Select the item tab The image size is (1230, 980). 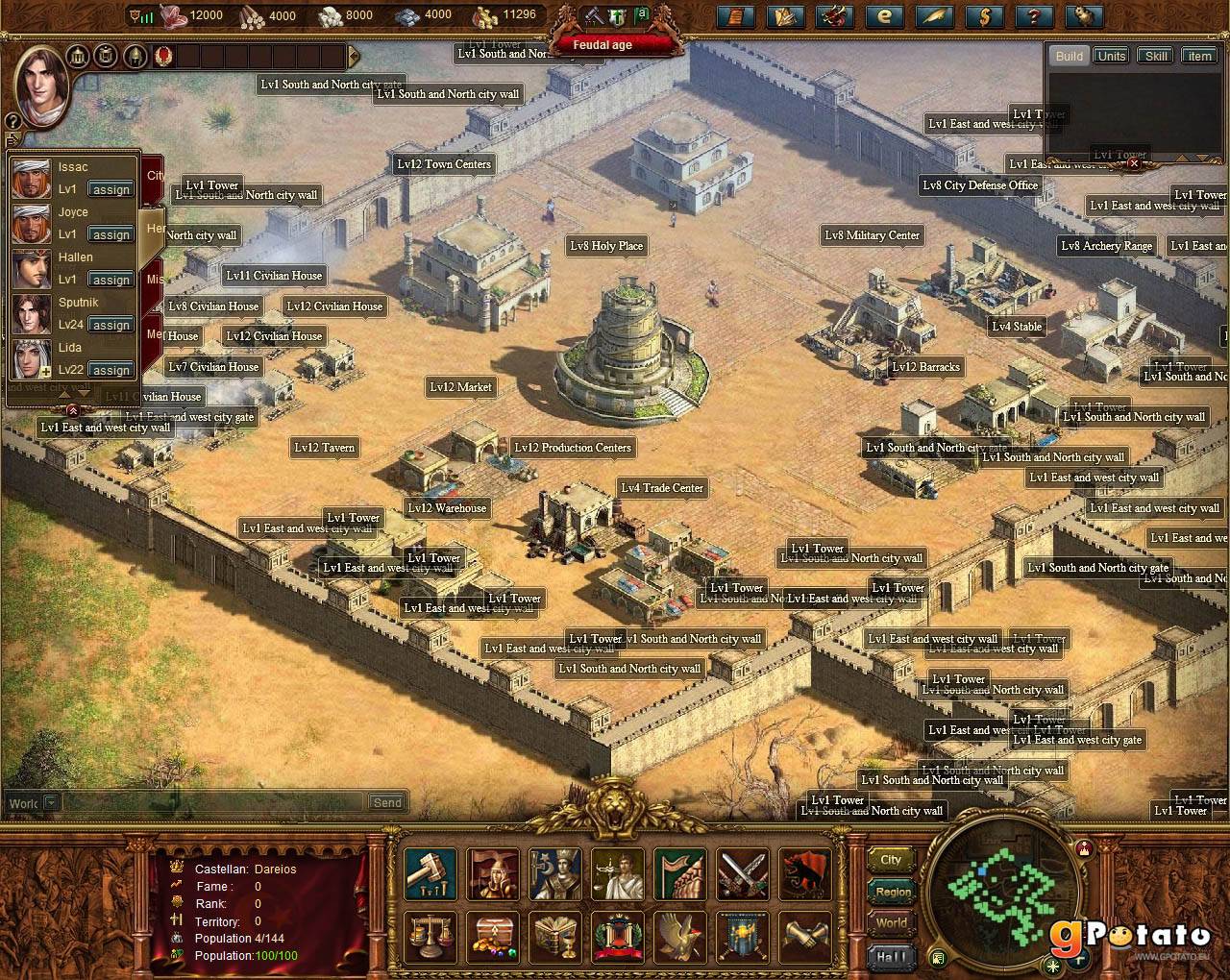[x=1199, y=56]
